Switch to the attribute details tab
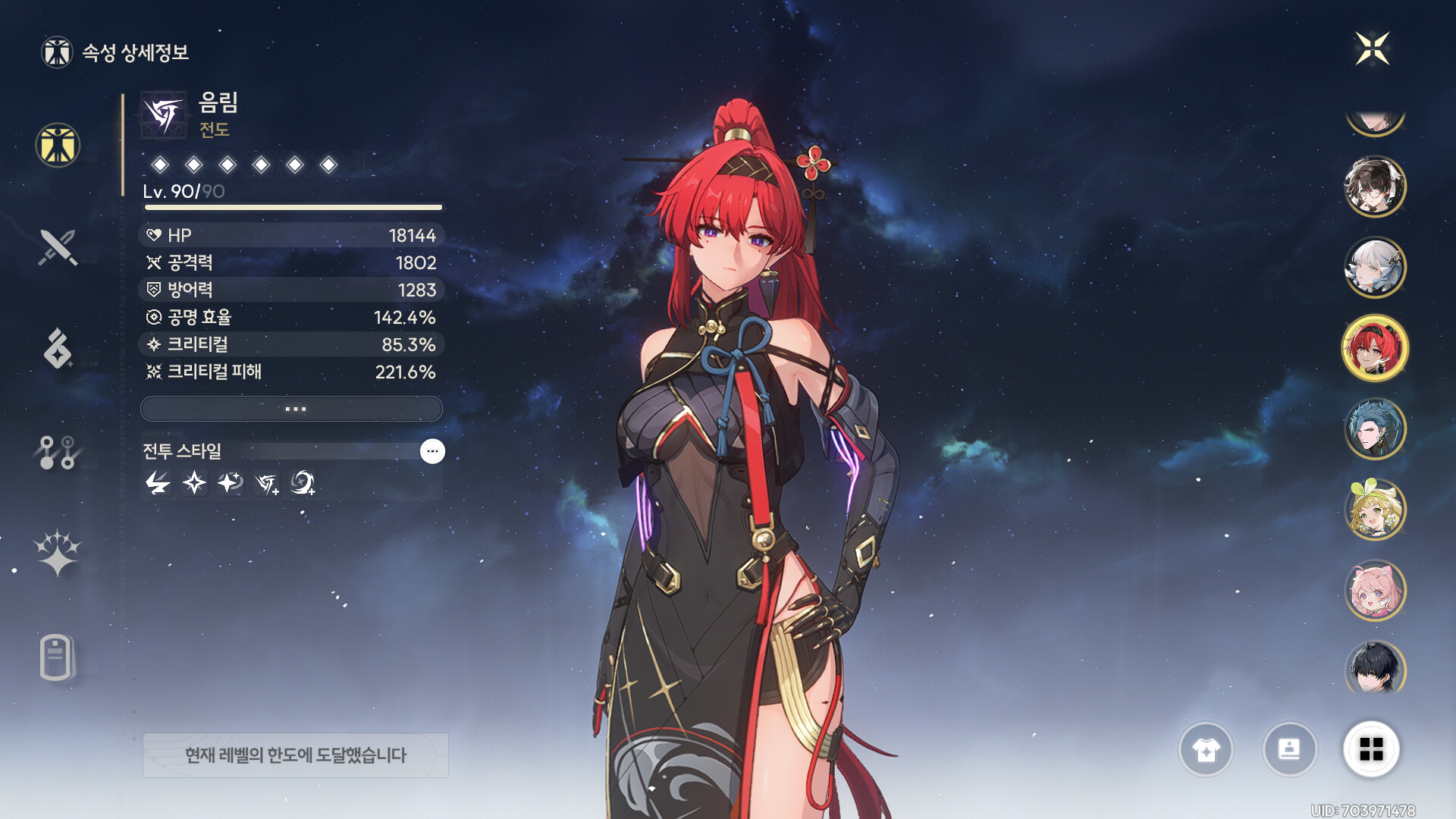The height and width of the screenshot is (819, 1456). coord(58,145)
